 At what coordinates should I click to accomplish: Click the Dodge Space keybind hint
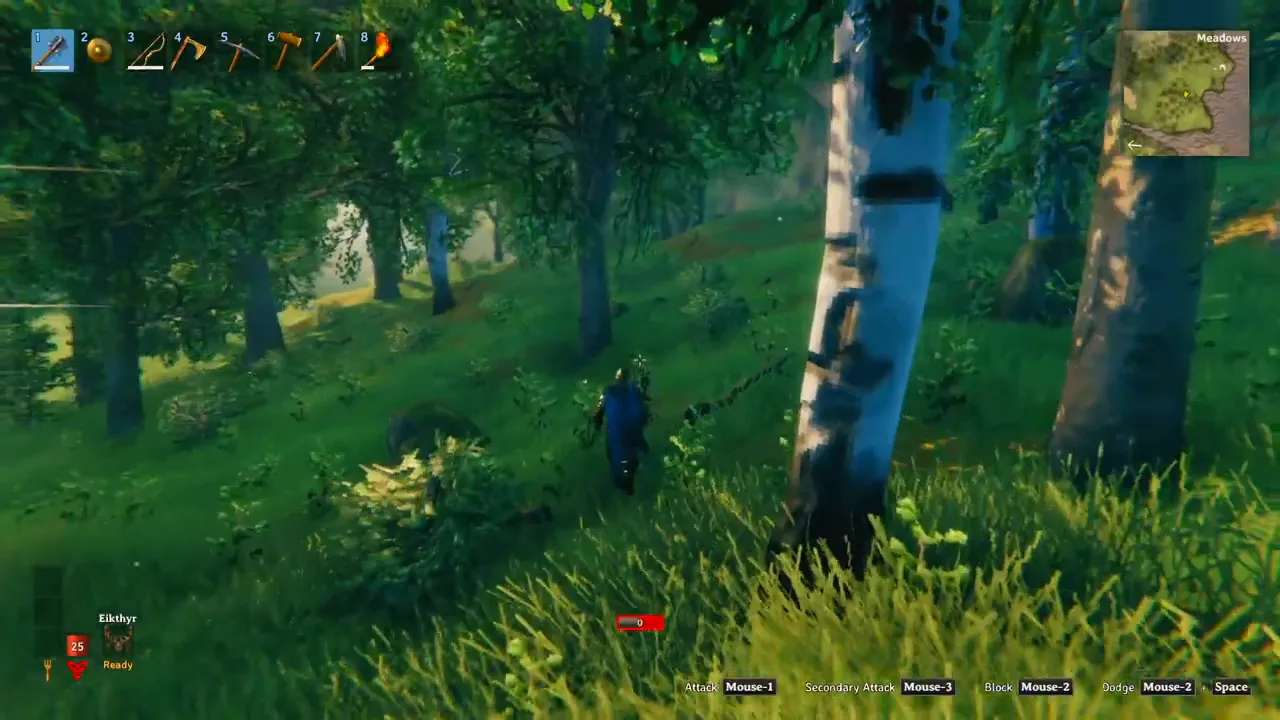[x=1231, y=687]
